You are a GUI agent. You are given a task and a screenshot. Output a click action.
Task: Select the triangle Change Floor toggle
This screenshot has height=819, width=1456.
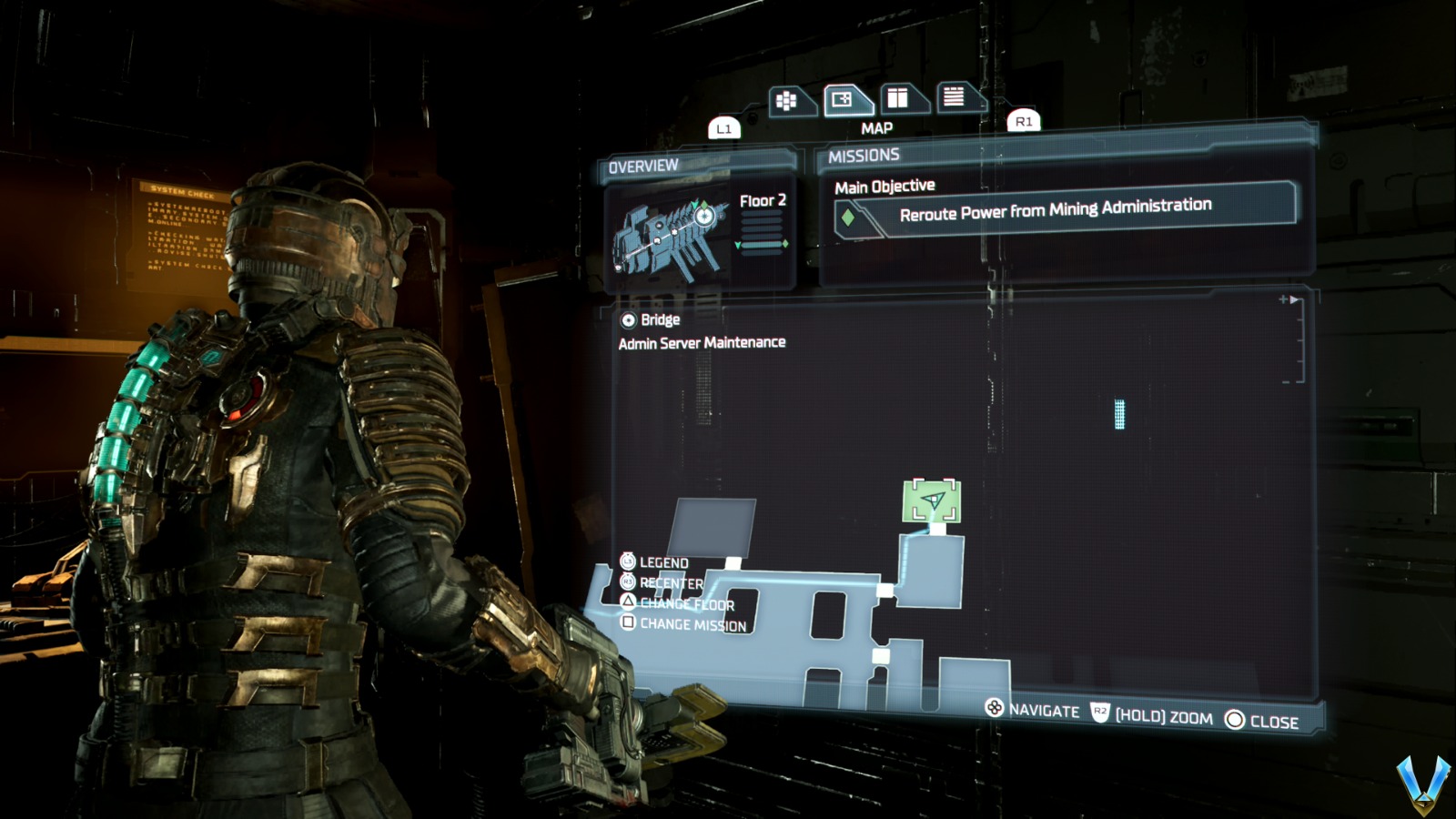click(628, 603)
